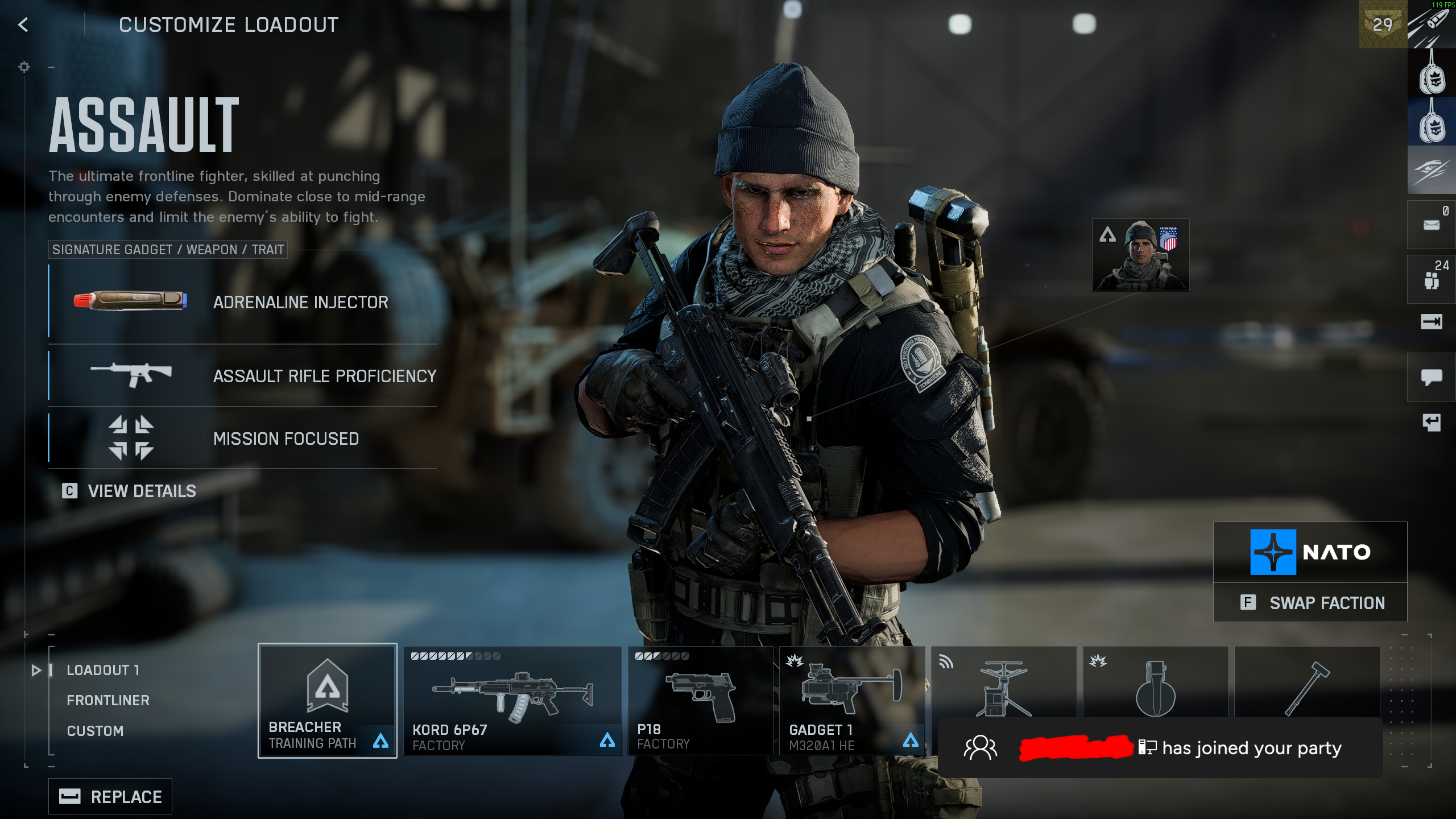
Task: Click the Replace button
Action: [x=110, y=796]
